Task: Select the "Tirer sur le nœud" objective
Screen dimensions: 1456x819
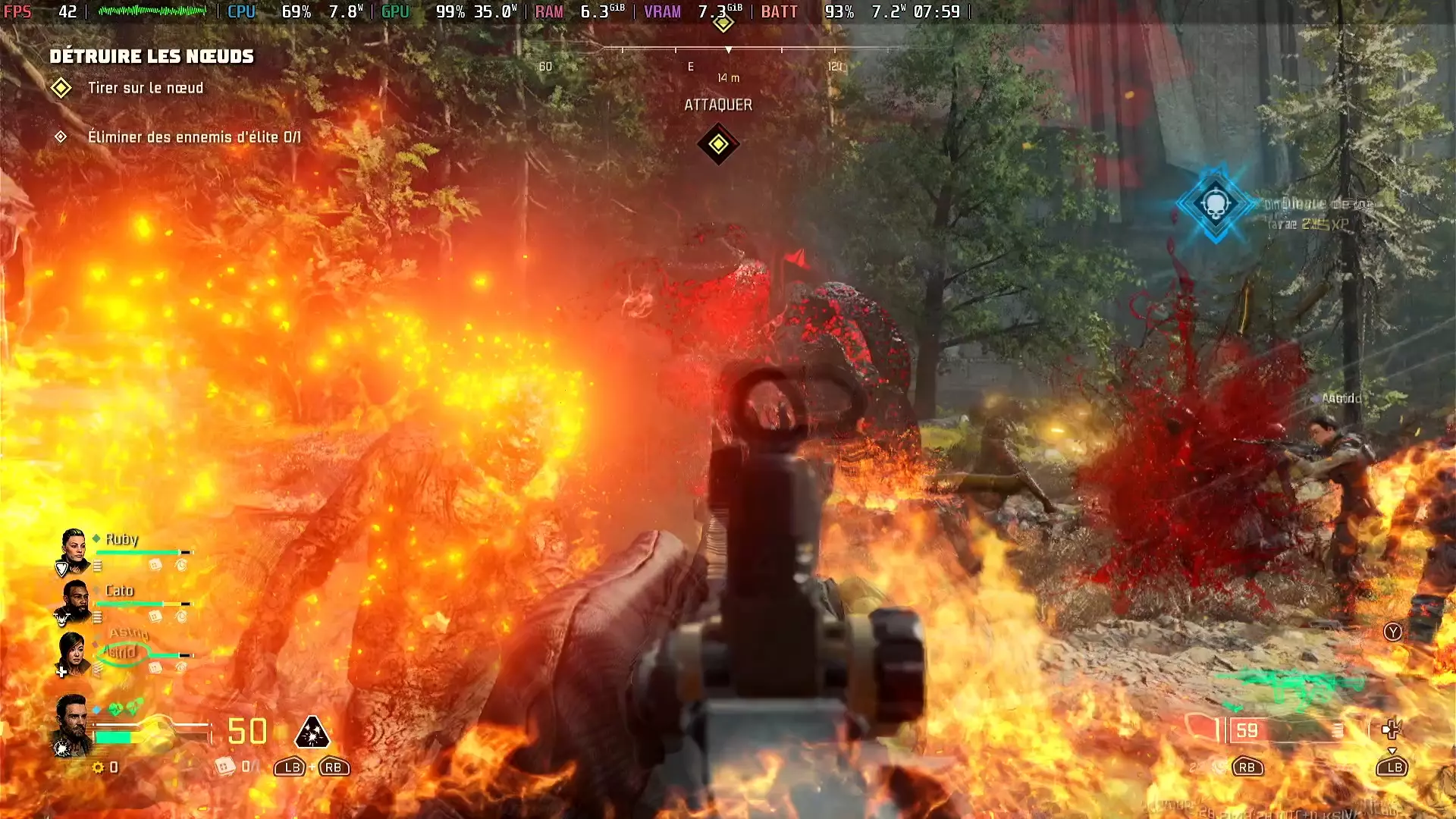Action: [x=146, y=88]
